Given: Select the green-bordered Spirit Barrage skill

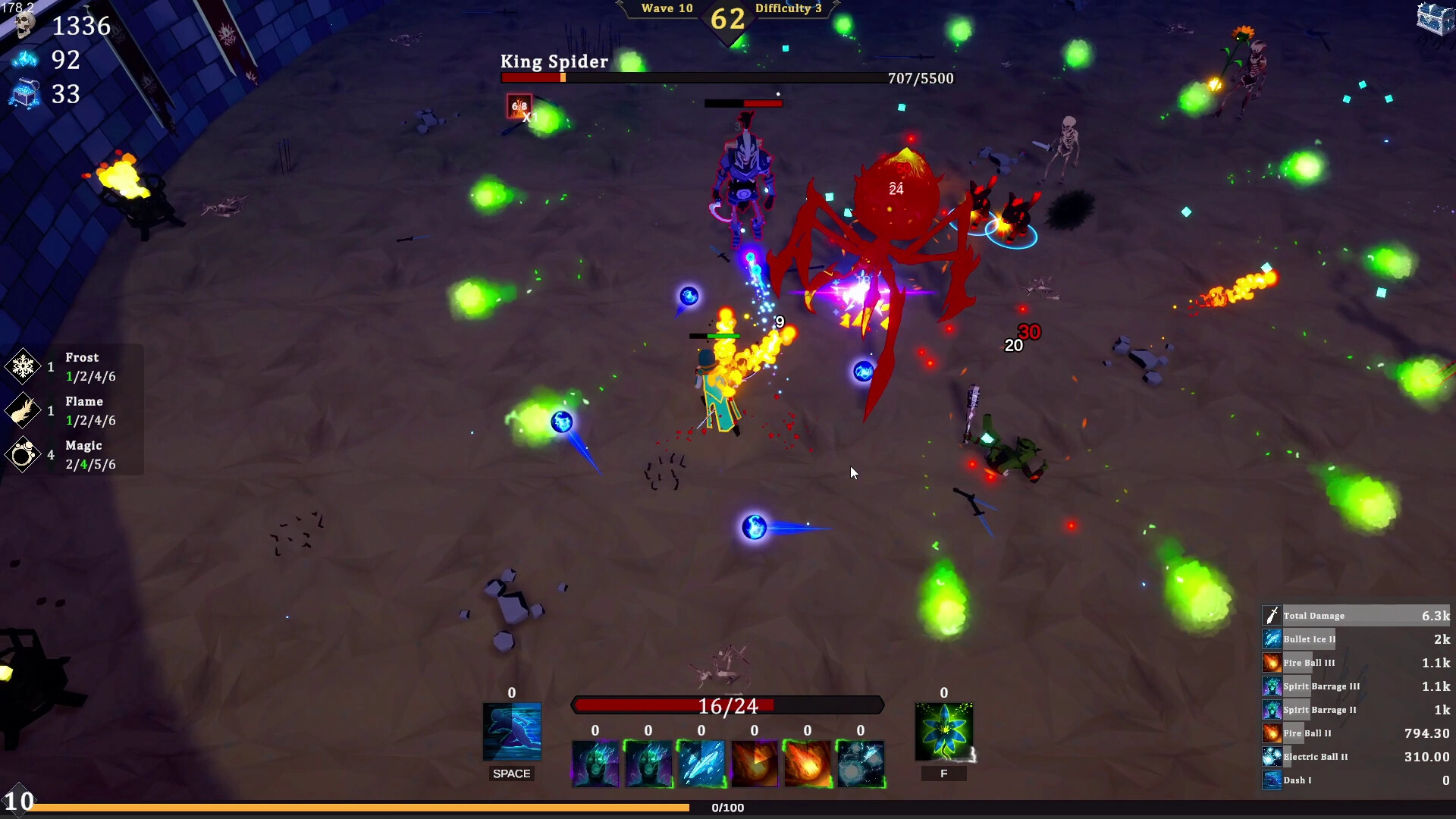Looking at the screenshot, I should pos(648,764).
